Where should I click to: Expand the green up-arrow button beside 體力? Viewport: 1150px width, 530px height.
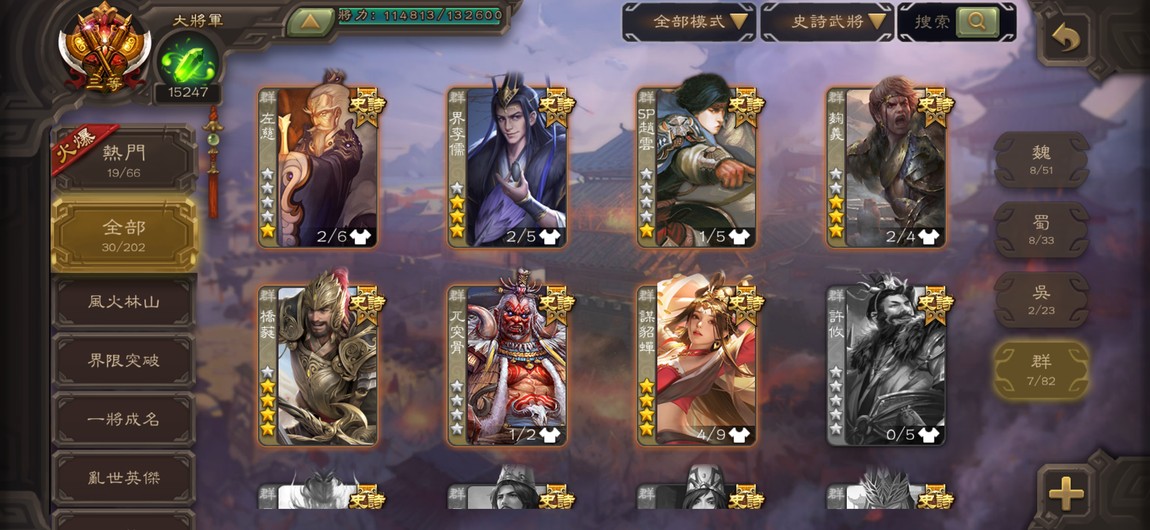310,21
